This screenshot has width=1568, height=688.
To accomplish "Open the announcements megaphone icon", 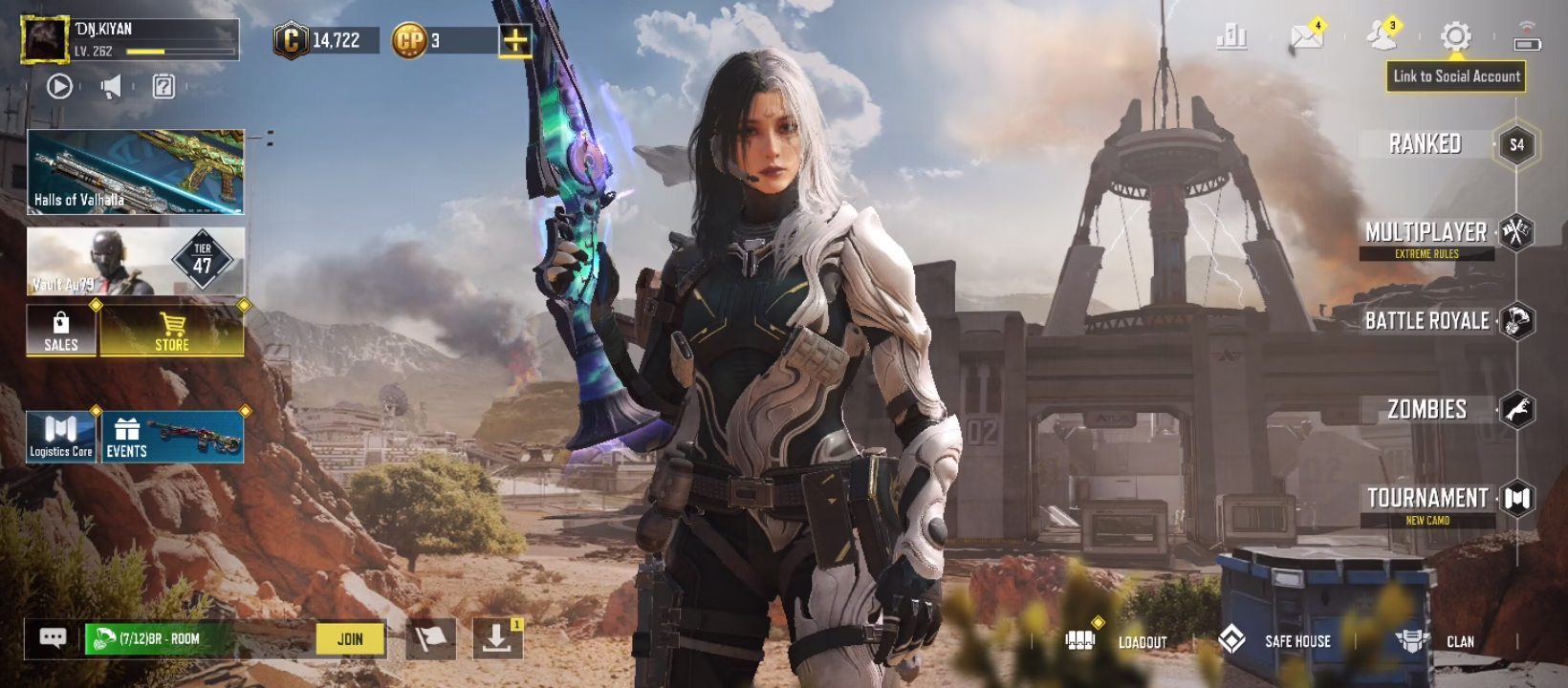I will point(110,85).
